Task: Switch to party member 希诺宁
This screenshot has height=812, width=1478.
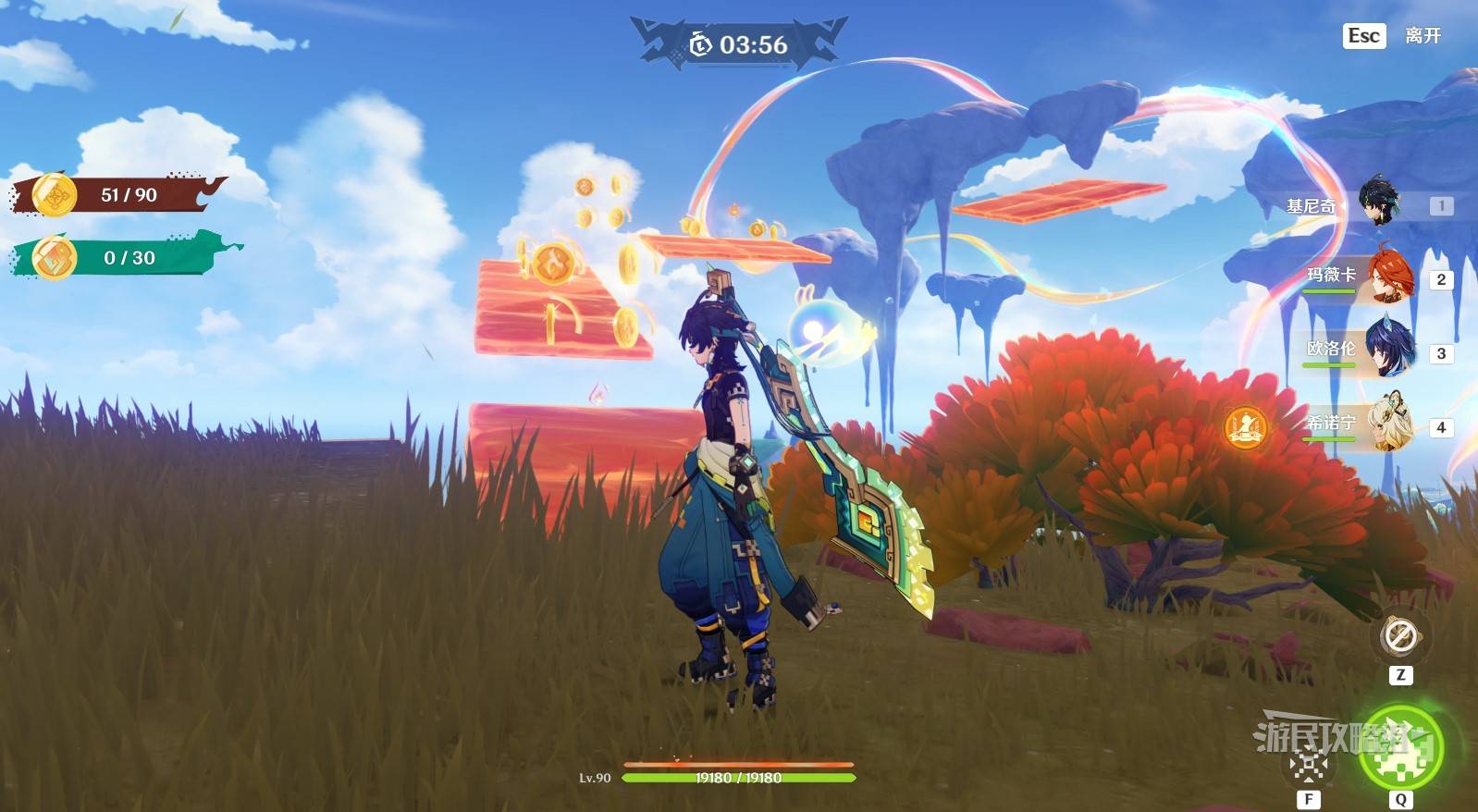Action: [1389, 424]
